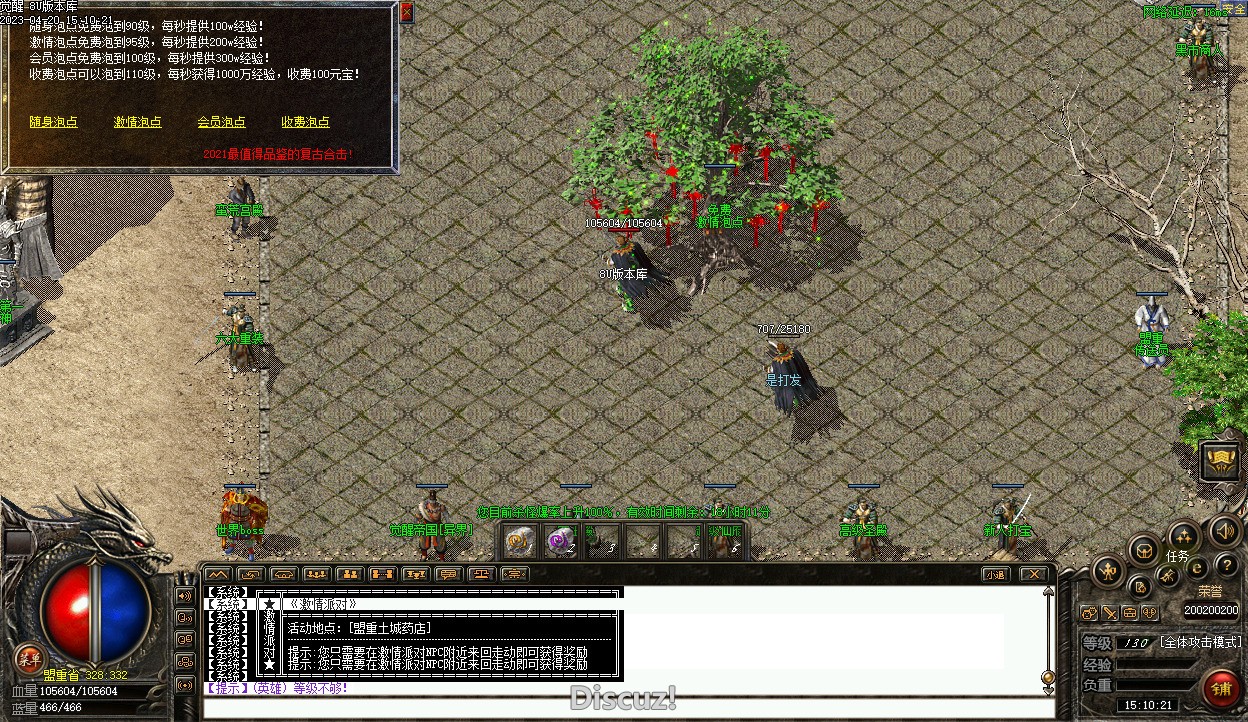The height and width of the screenshot is (722, 1248).
Task: Focus the chat text input field
Action: click(620, 709)
